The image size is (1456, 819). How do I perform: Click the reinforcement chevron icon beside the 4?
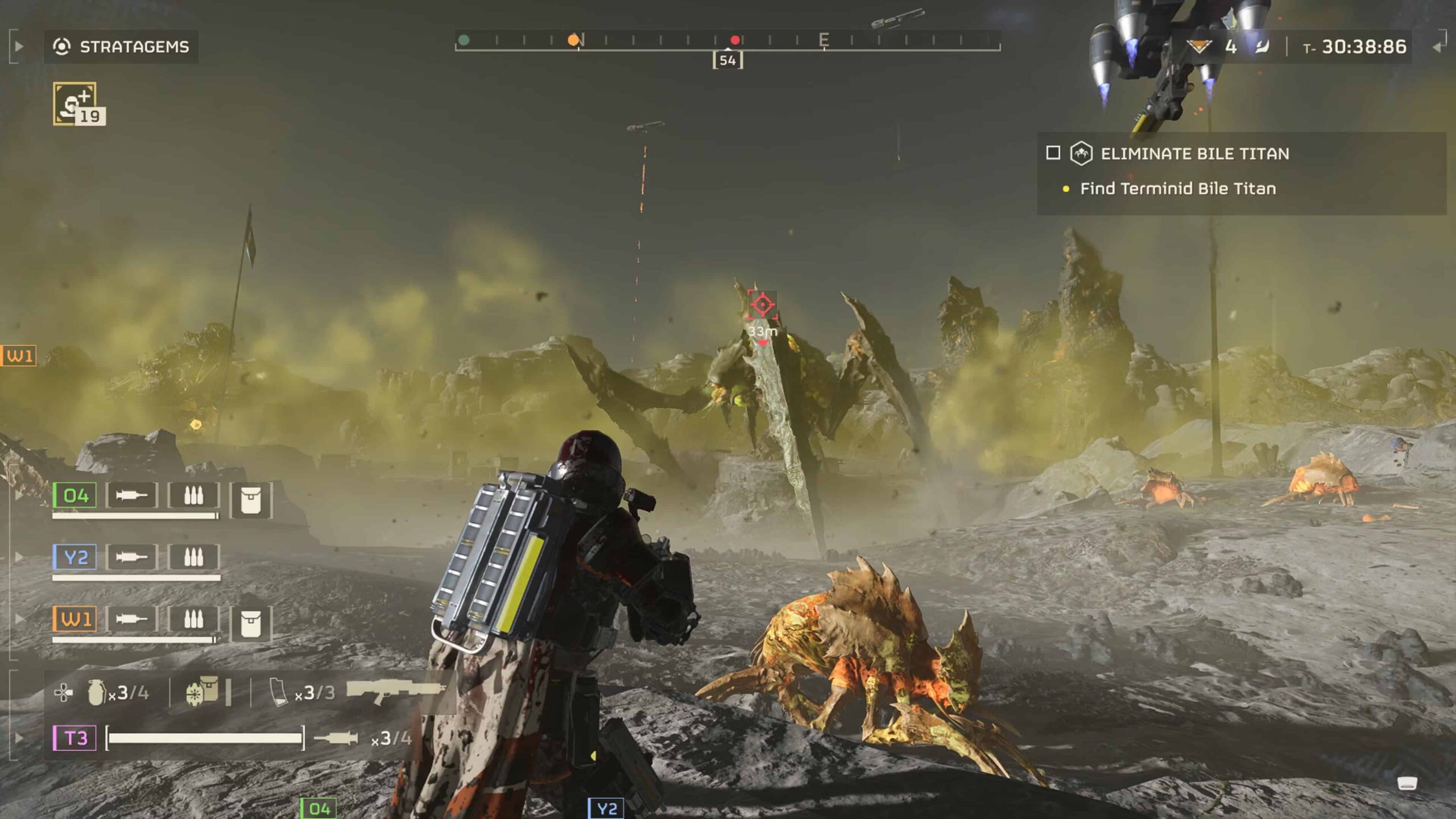[1199, 45]
